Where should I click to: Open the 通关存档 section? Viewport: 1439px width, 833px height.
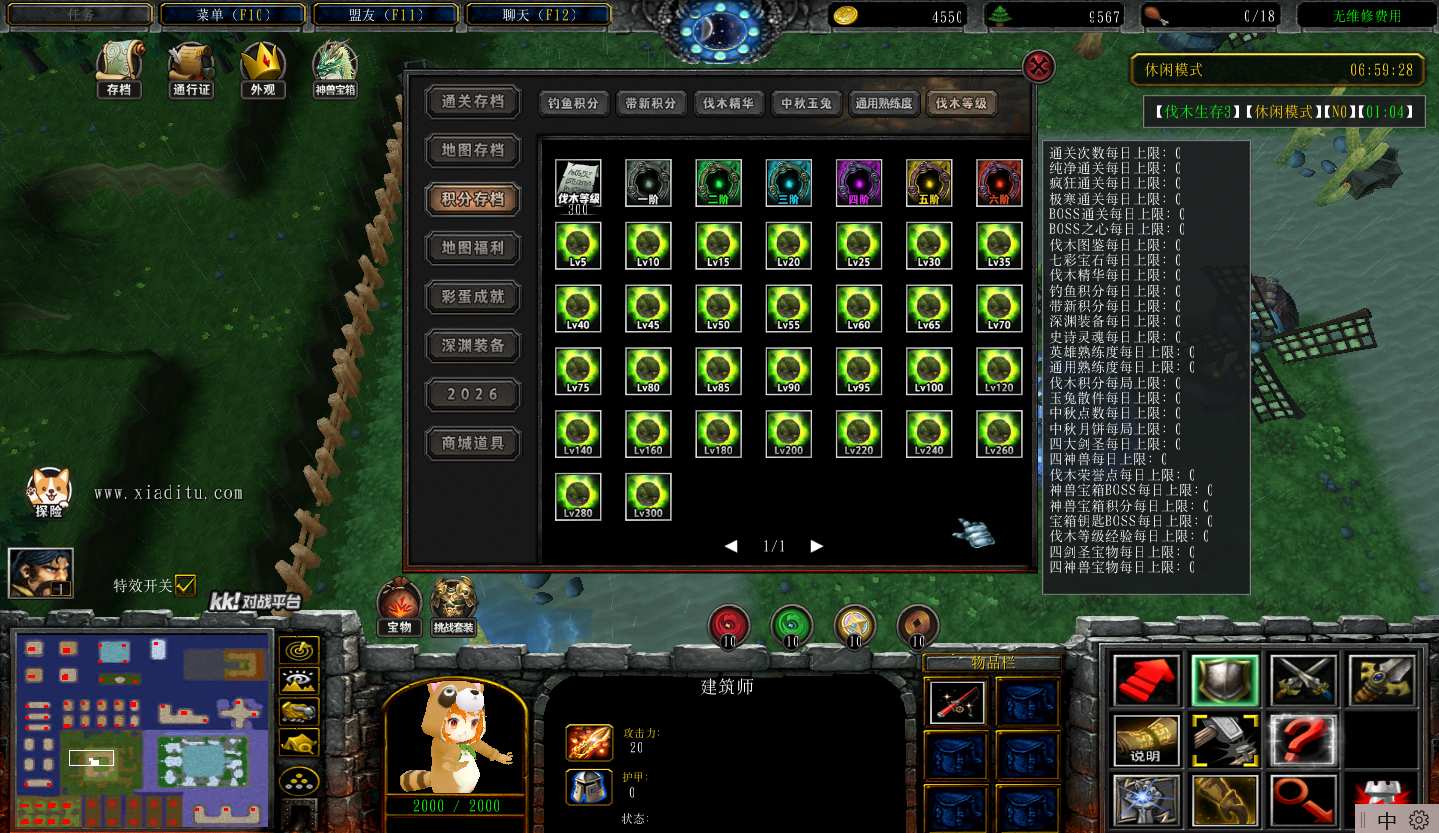pos(473,101)
